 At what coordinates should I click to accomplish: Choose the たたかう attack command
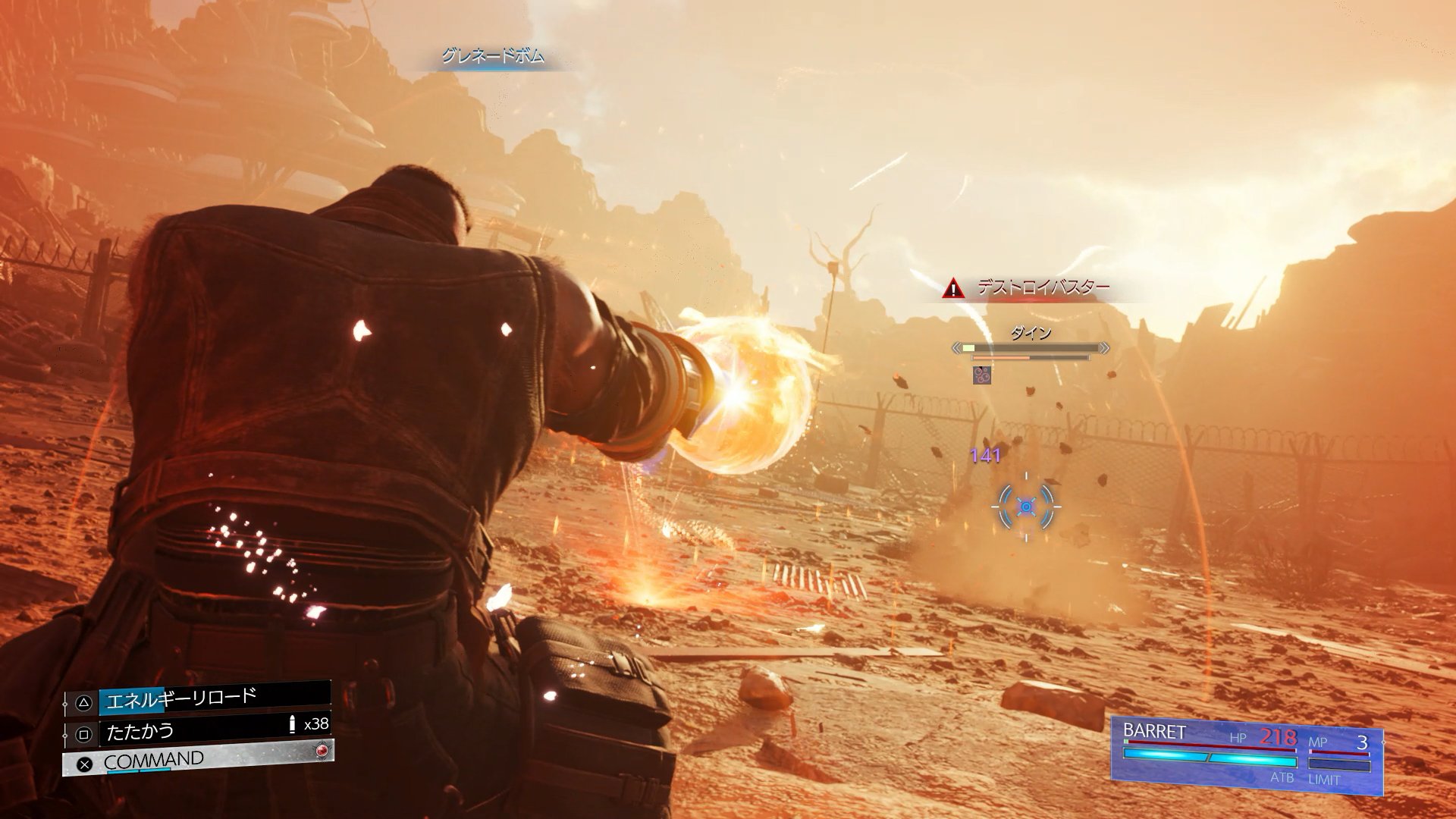click(x=199, y=732)
